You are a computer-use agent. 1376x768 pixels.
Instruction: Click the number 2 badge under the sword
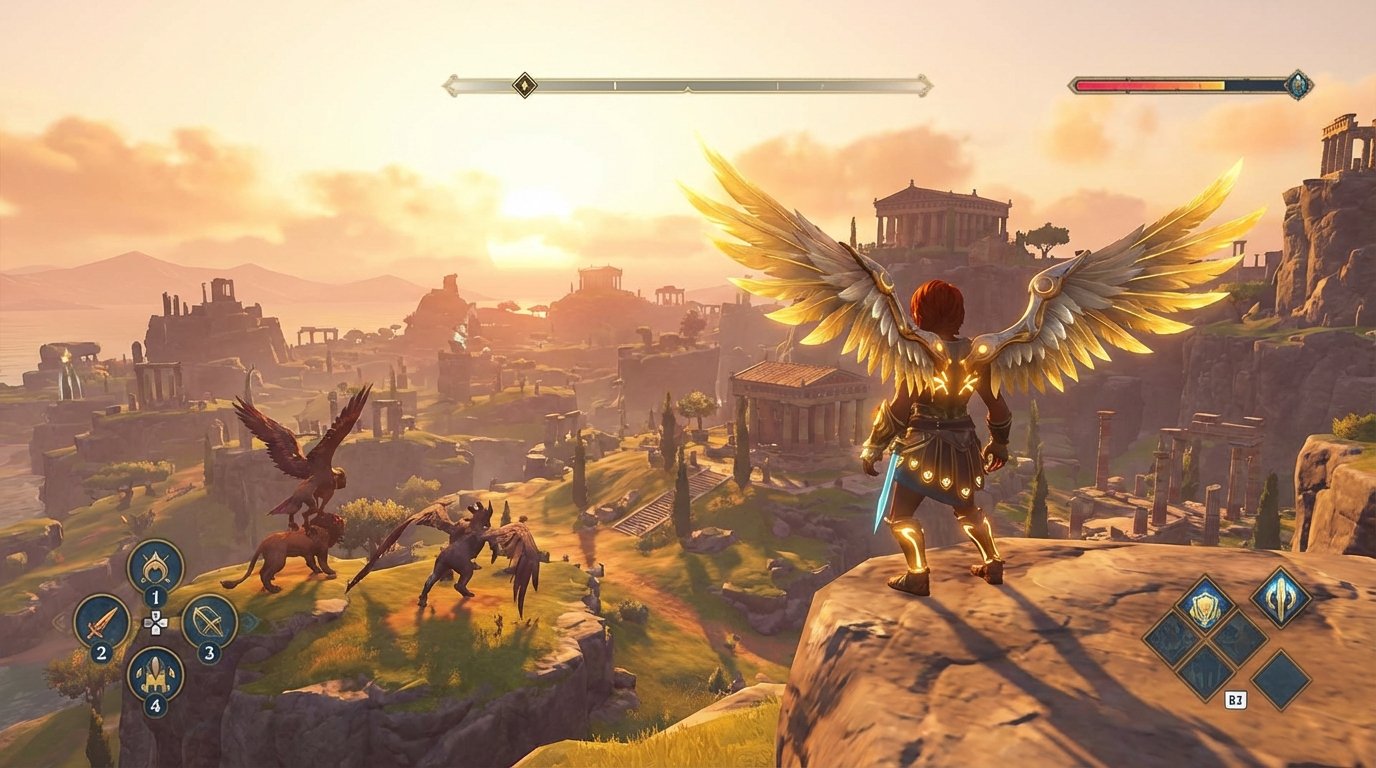click(x=101, y=652)
